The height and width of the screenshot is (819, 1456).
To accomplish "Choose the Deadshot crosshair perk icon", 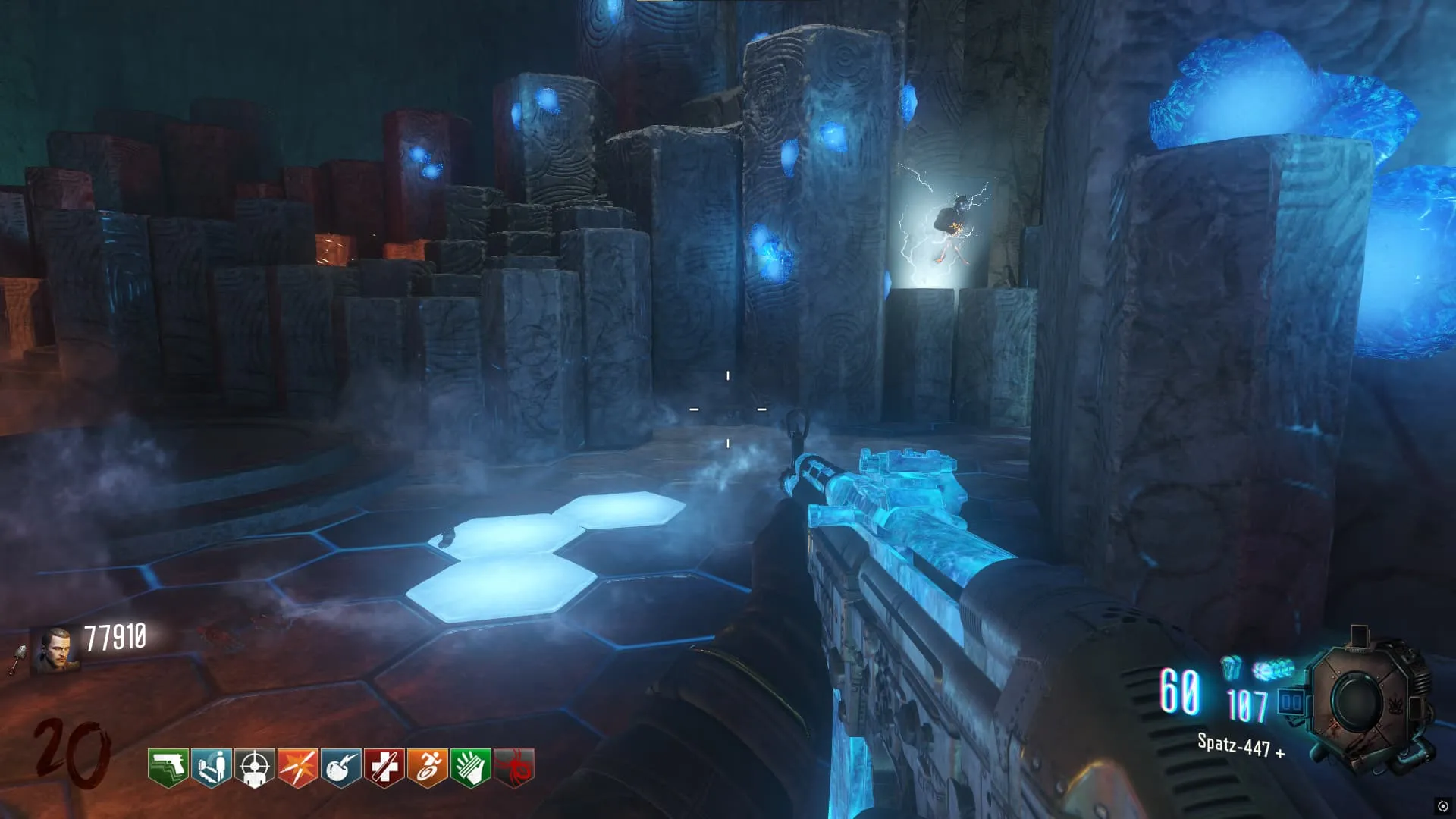I will click(x=254, y=767).
